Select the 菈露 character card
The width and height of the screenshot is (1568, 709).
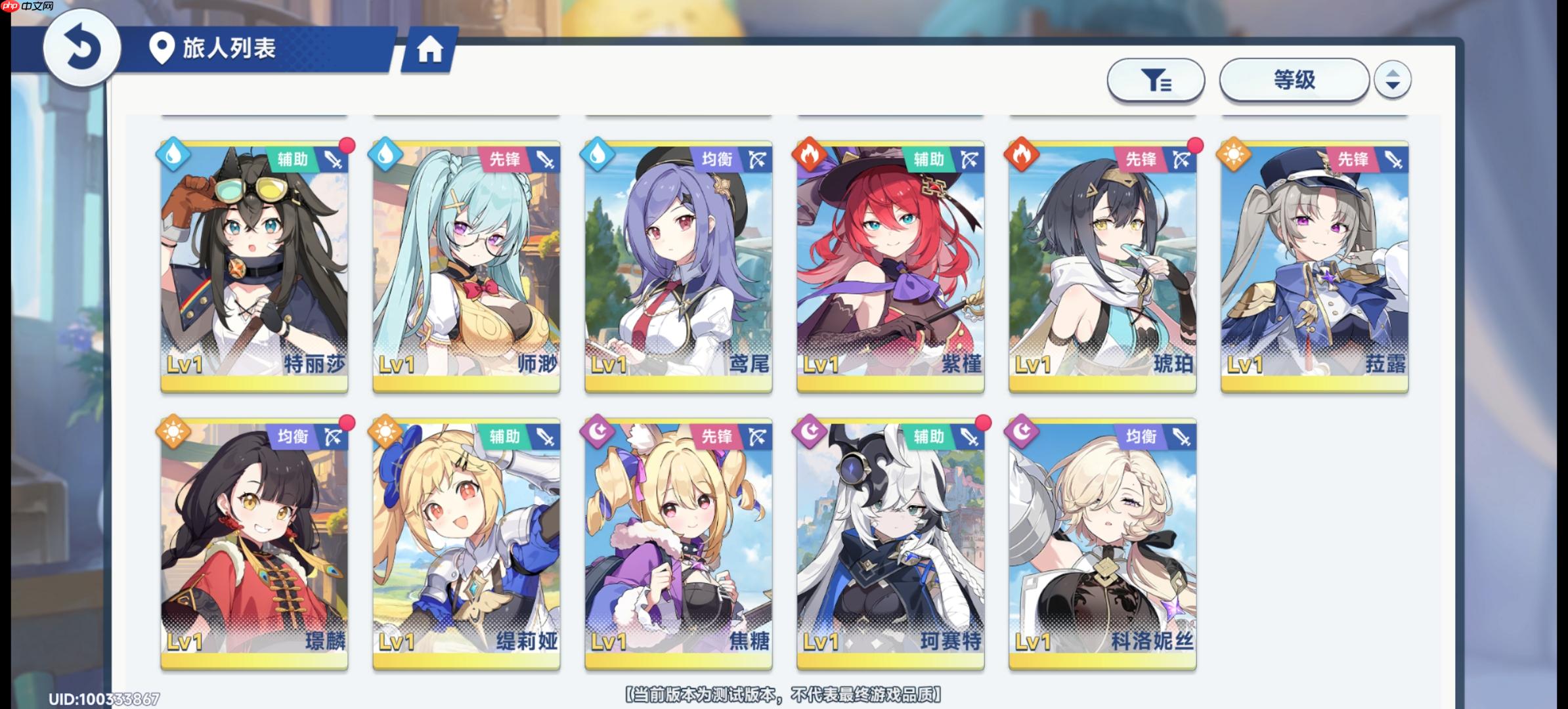[1315, 266]
